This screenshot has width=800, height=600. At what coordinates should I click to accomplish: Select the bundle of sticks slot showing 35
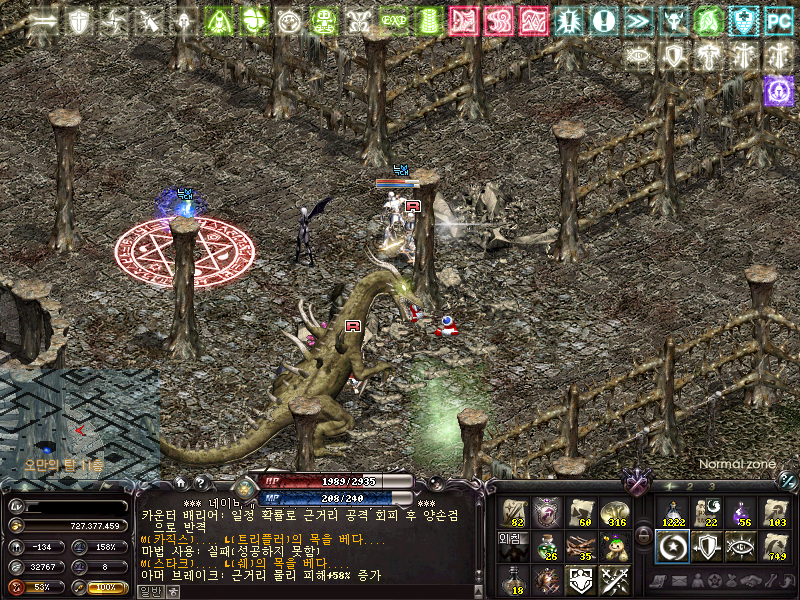pyautogui.click(x=582, y=546)
